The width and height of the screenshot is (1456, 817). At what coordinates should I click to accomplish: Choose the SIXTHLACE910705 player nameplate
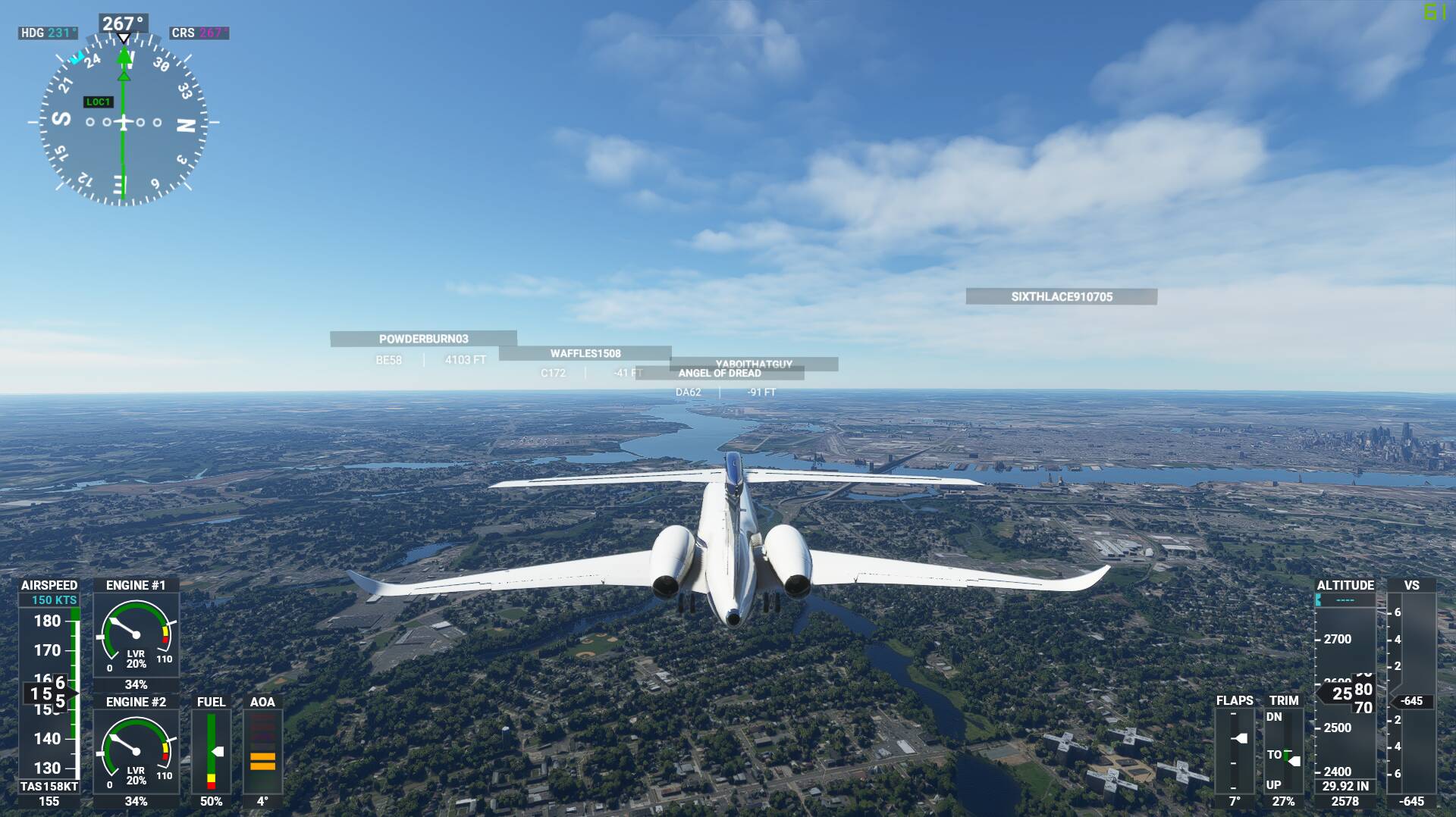pos(1061,296)
